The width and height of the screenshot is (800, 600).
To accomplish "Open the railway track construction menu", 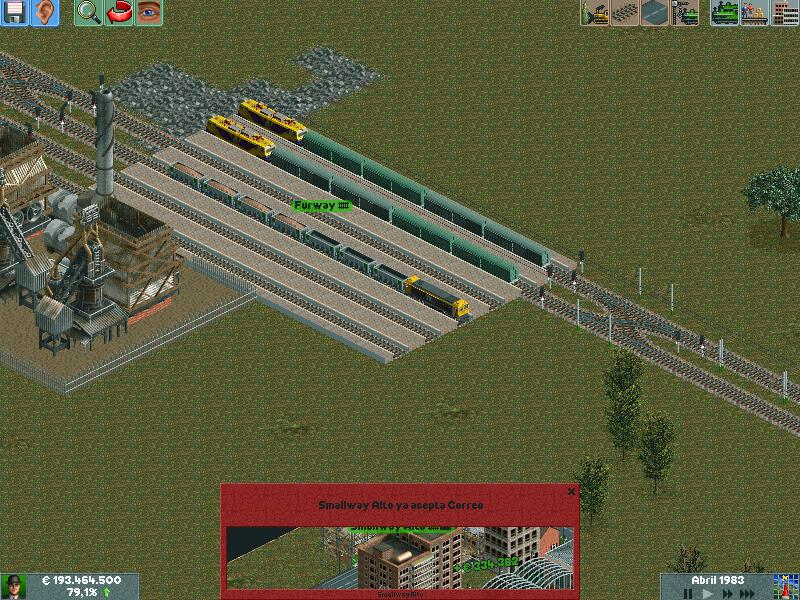I will 627,13.
